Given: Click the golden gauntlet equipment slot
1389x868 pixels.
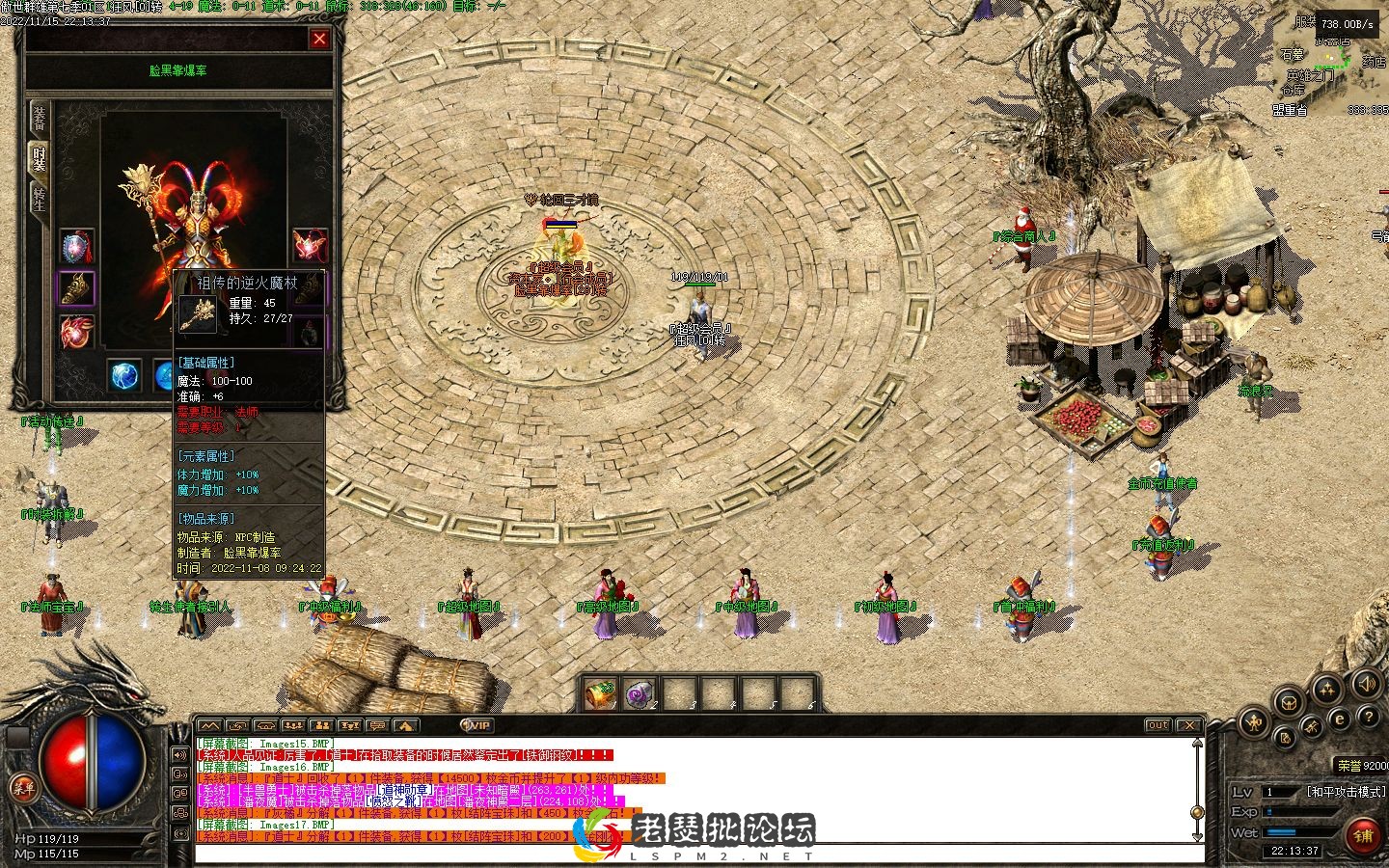Looking at the screenshot, I should coord(77,289).
